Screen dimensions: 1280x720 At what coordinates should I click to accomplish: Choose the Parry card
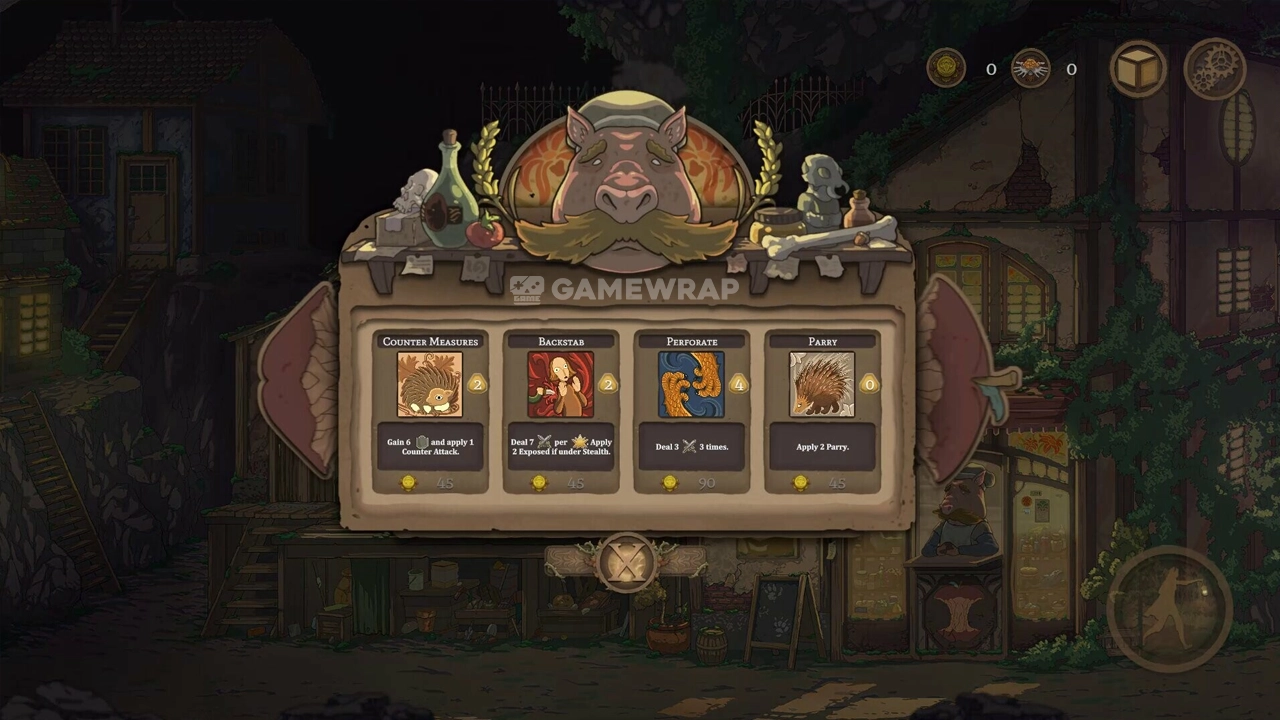tap(822, 411)
